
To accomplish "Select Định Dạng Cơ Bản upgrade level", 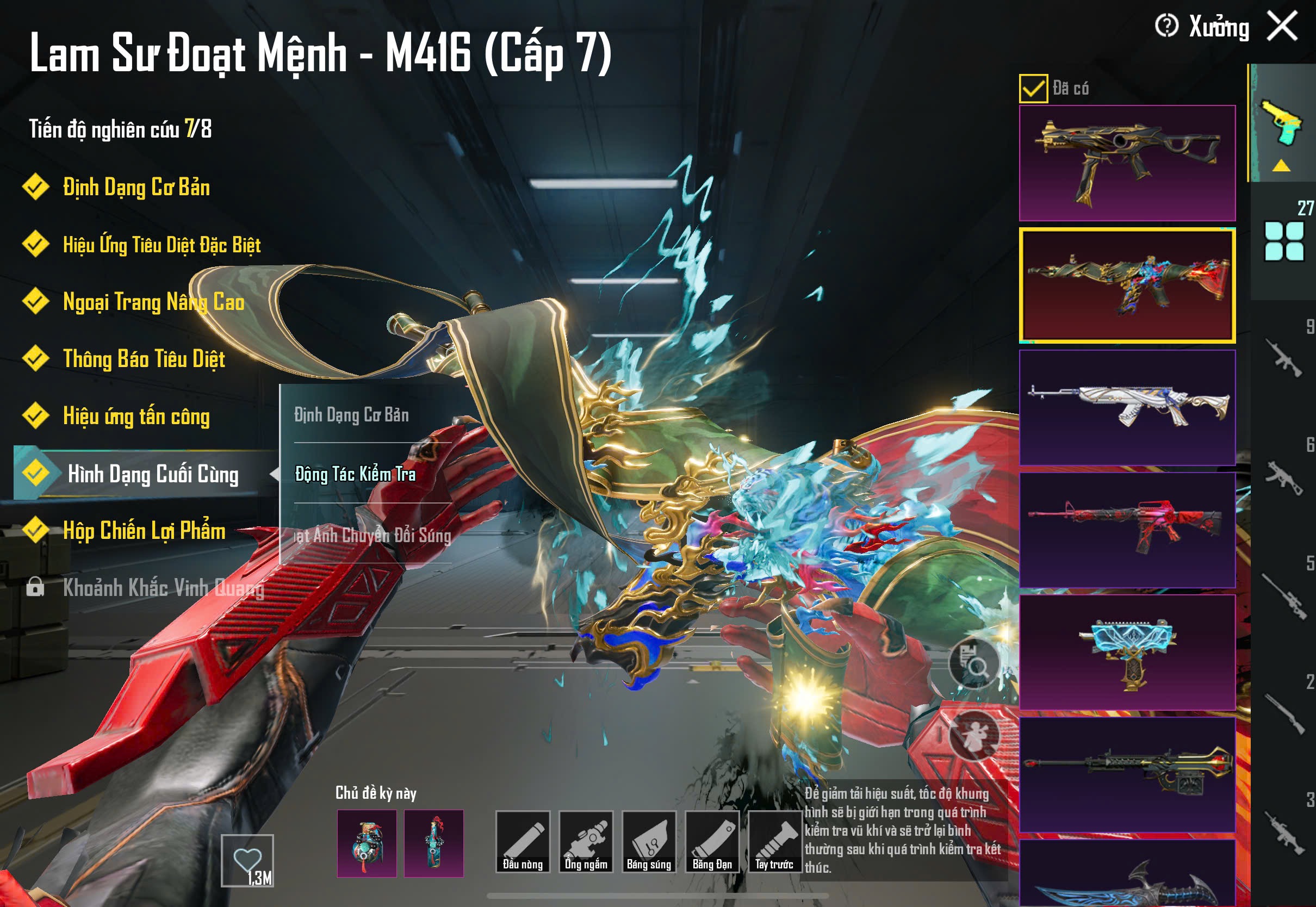I will coord(136,188).
